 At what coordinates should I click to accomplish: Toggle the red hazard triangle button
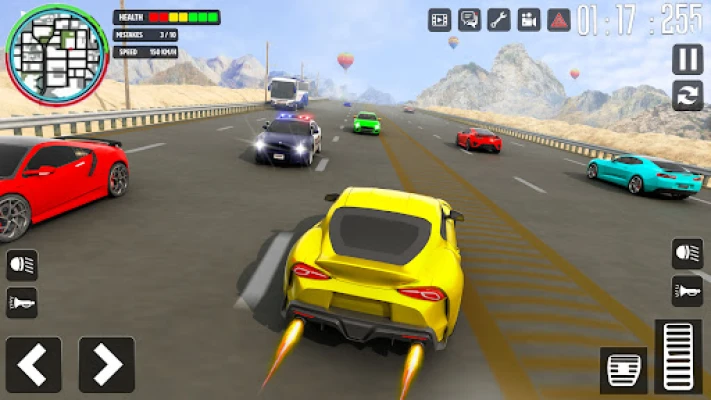click(x=559, y=19)
